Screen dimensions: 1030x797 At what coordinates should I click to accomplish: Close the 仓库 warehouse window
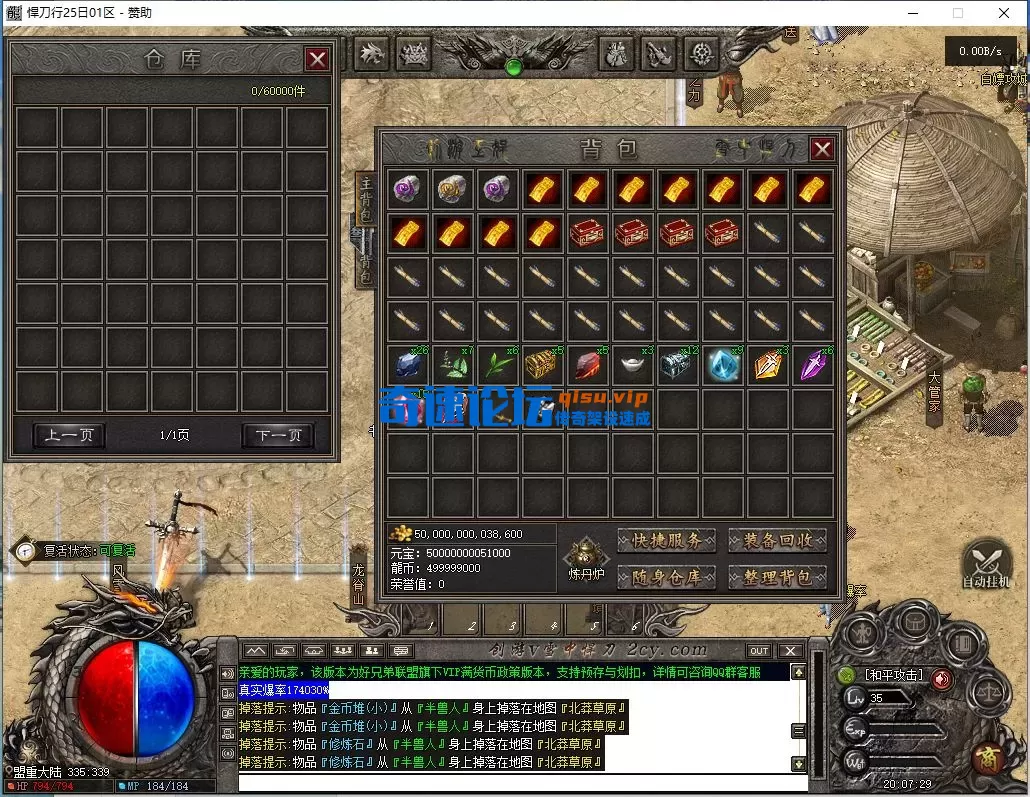(x=317, y=59)
